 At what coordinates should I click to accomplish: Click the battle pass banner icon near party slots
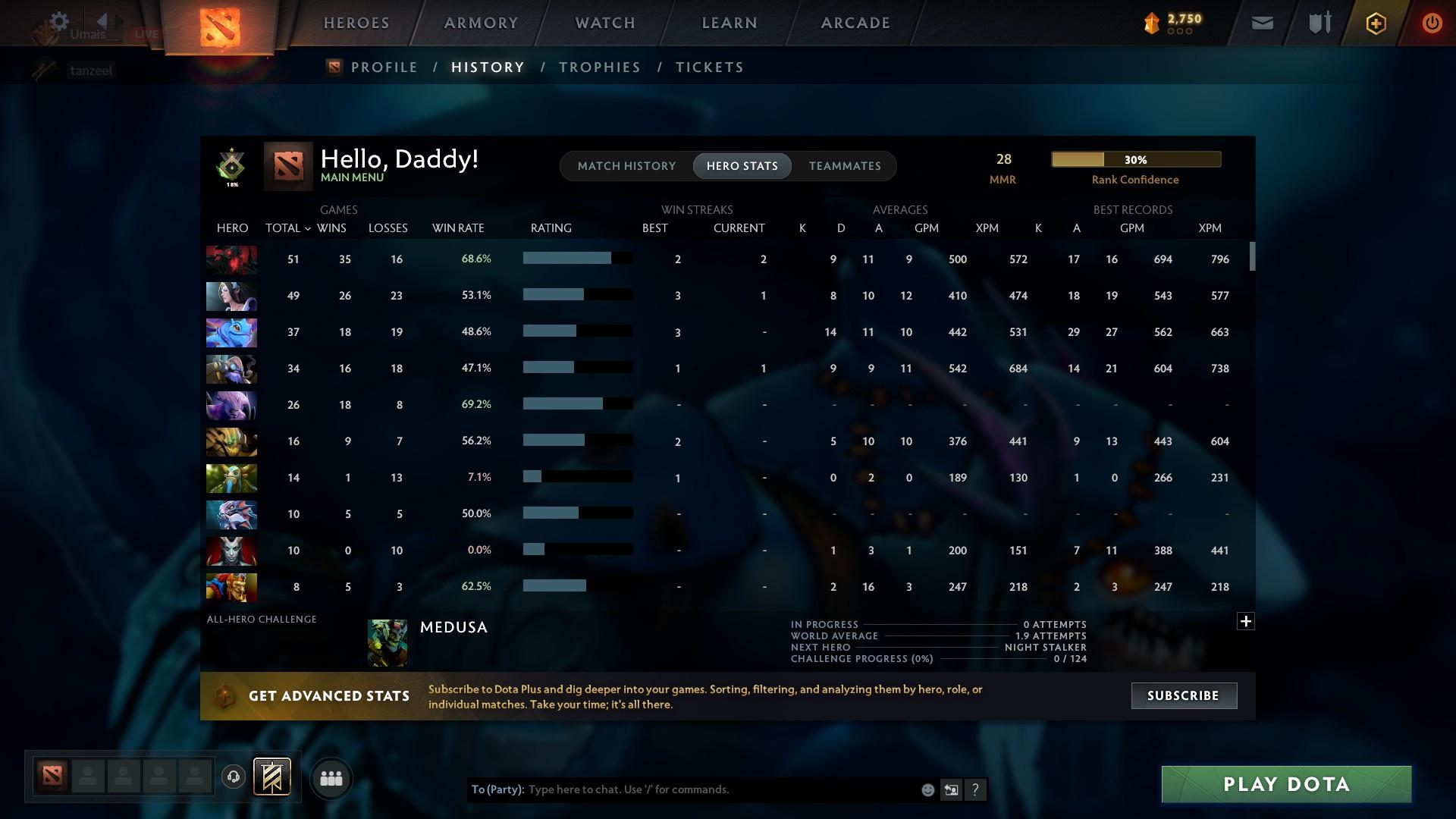pyautogui.click(x=273, y=777)
